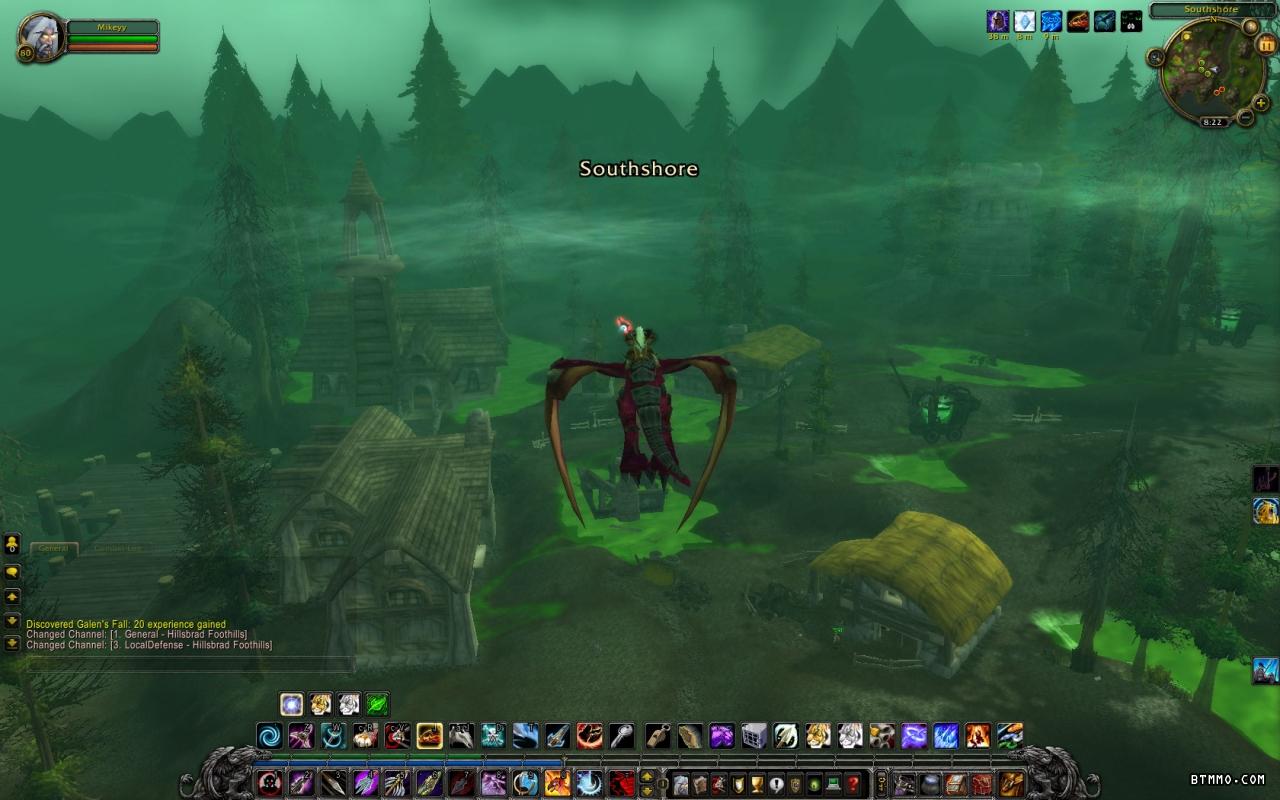1280x800 pixels.
Task: Zoom in the minimap with the plus button
Action: click(1261, 103)
